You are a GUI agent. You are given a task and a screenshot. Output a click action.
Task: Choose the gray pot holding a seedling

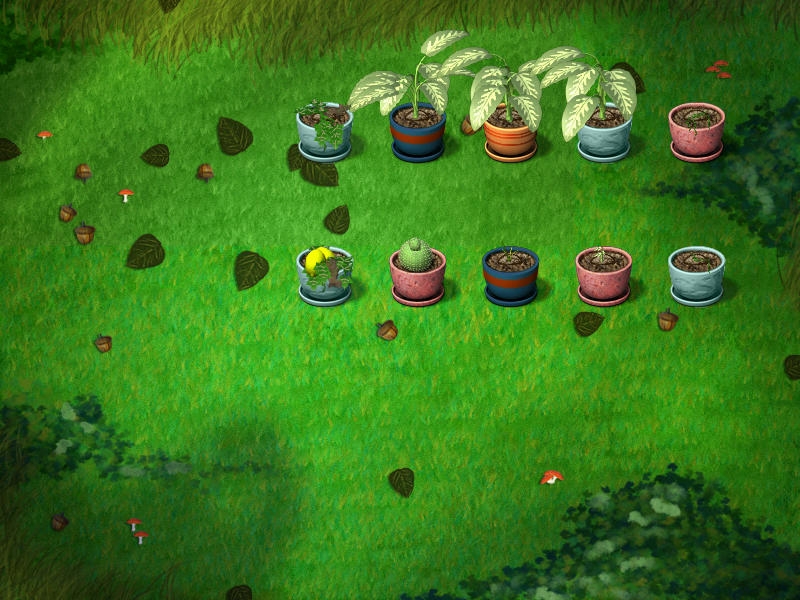coord(696,275)
